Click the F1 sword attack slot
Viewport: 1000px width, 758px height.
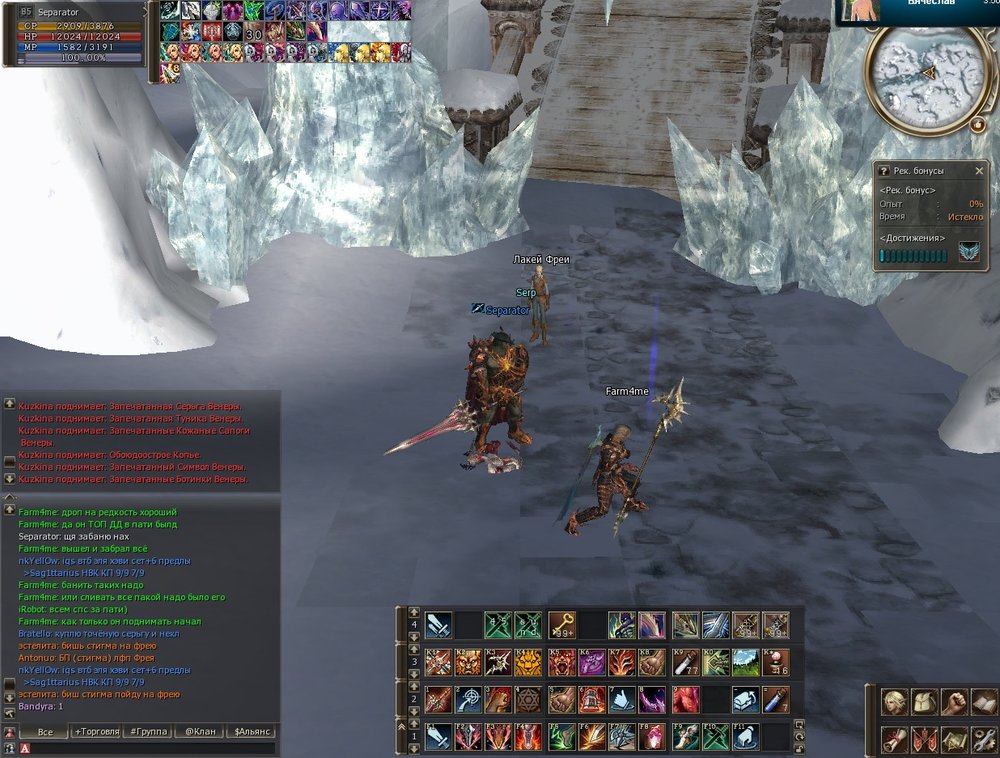pyautogui.click(x=438, y=736)
